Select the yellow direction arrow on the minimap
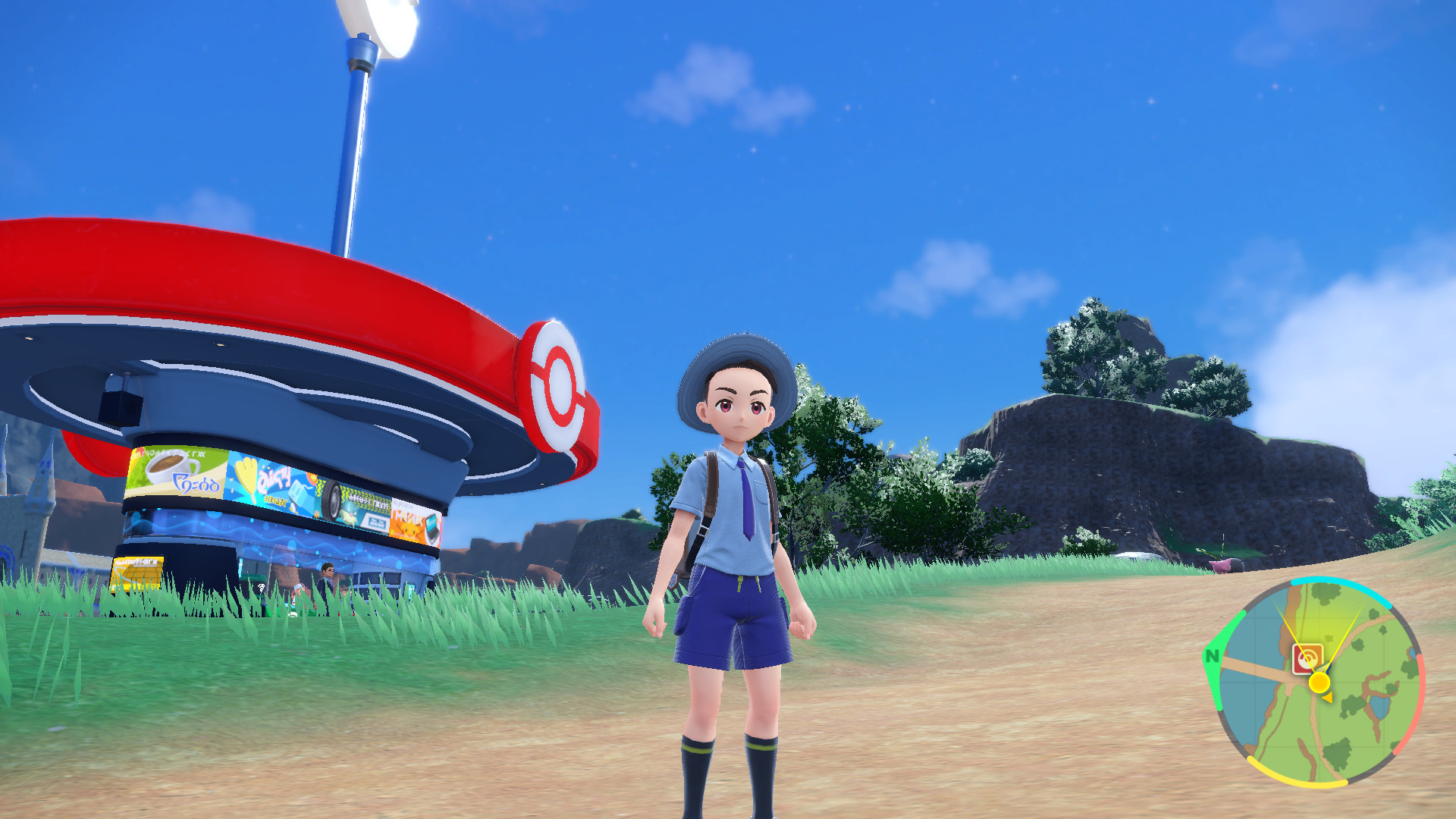The width and height of the screenshot is (1456, 819). point(1328,697)
